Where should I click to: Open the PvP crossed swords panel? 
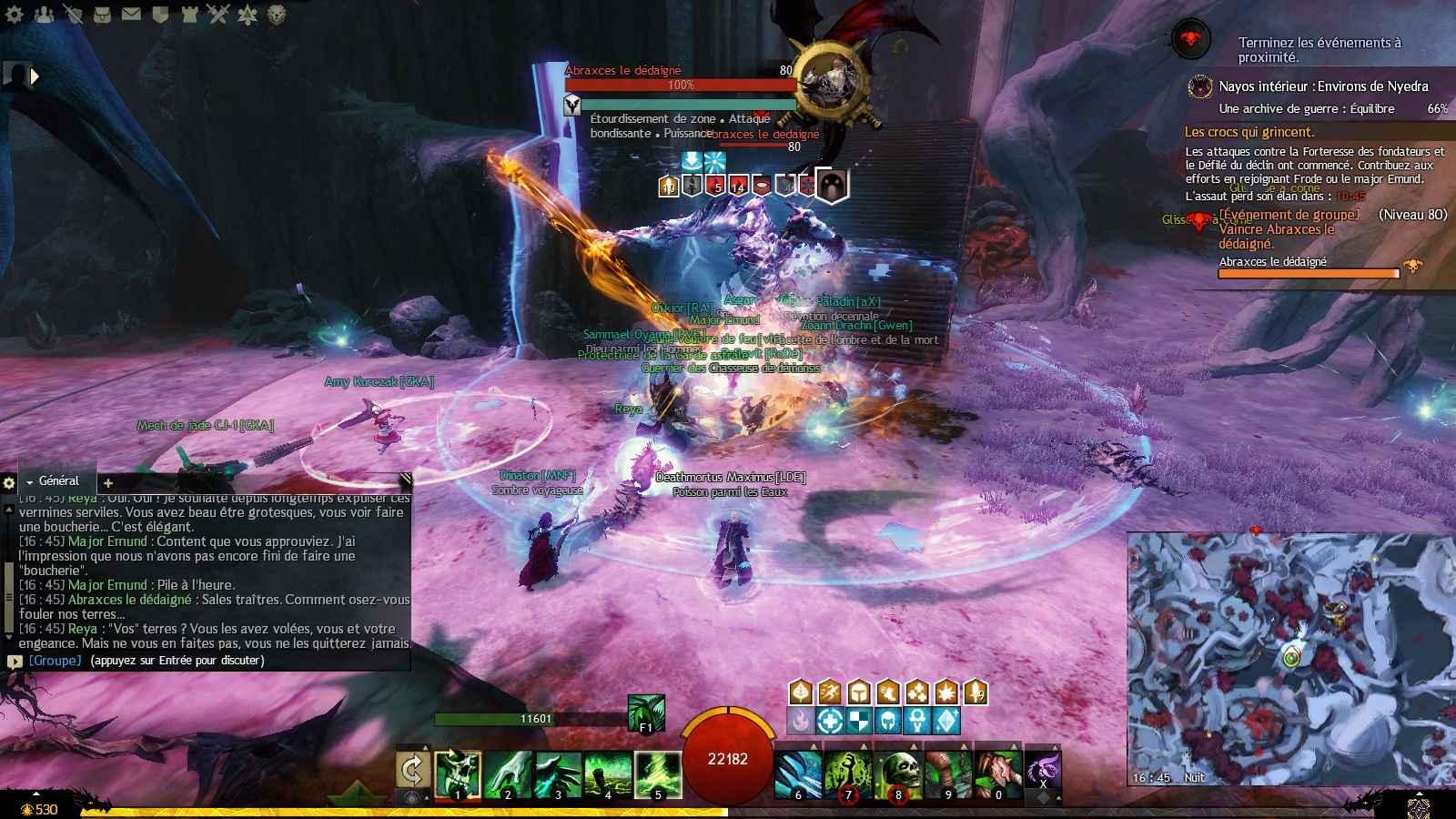point(217,14)
